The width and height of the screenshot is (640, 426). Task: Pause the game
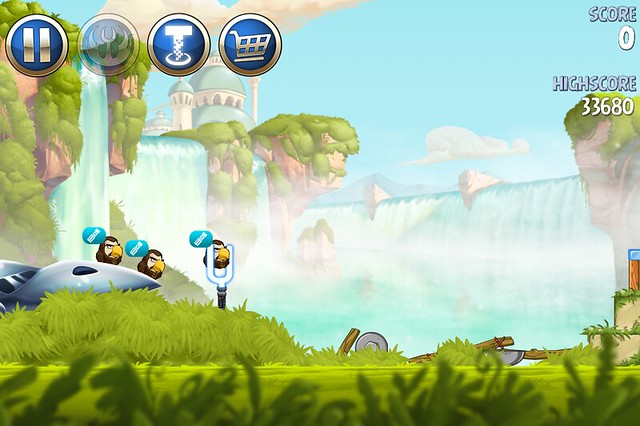point(37,45)
